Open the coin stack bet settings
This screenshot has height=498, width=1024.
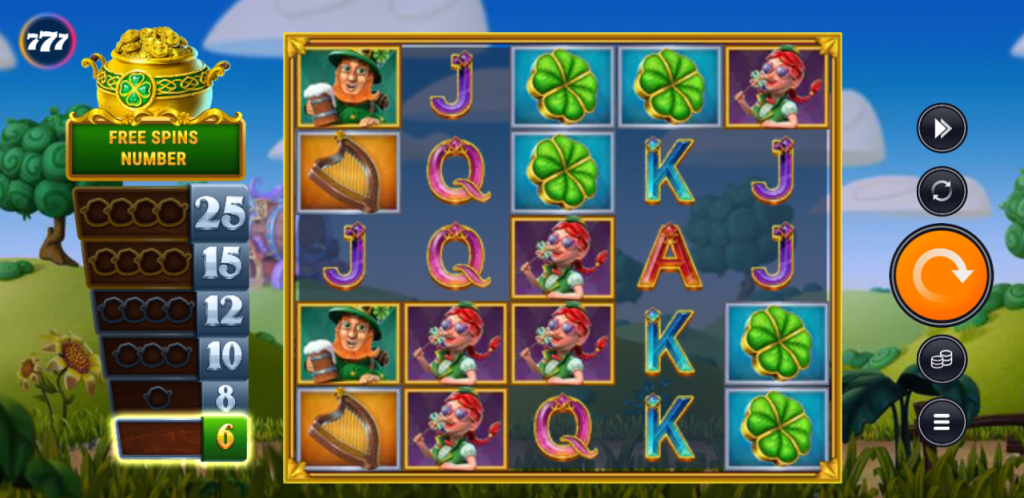(x=941, y=360)
